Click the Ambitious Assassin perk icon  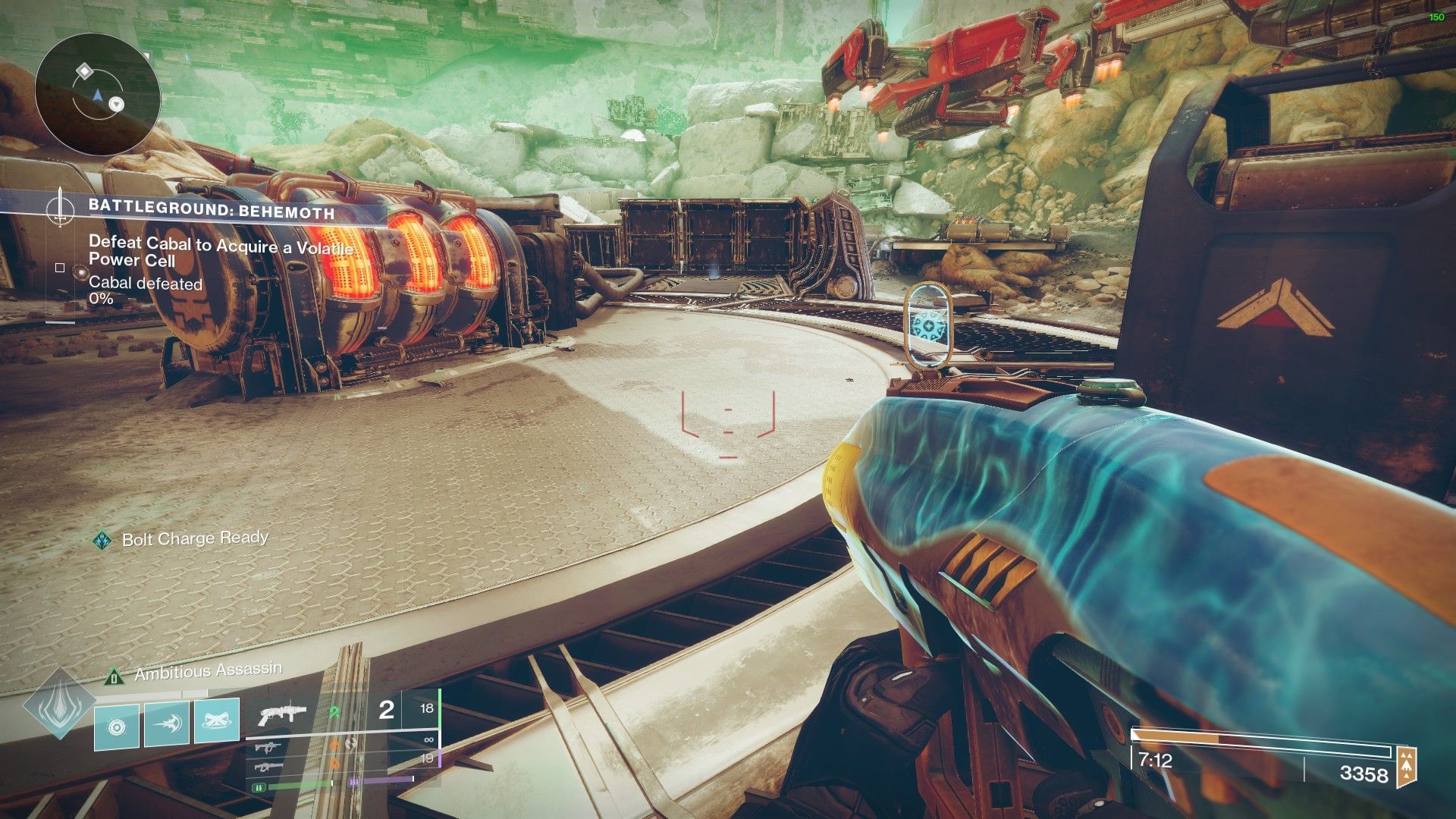pos(114,674)
